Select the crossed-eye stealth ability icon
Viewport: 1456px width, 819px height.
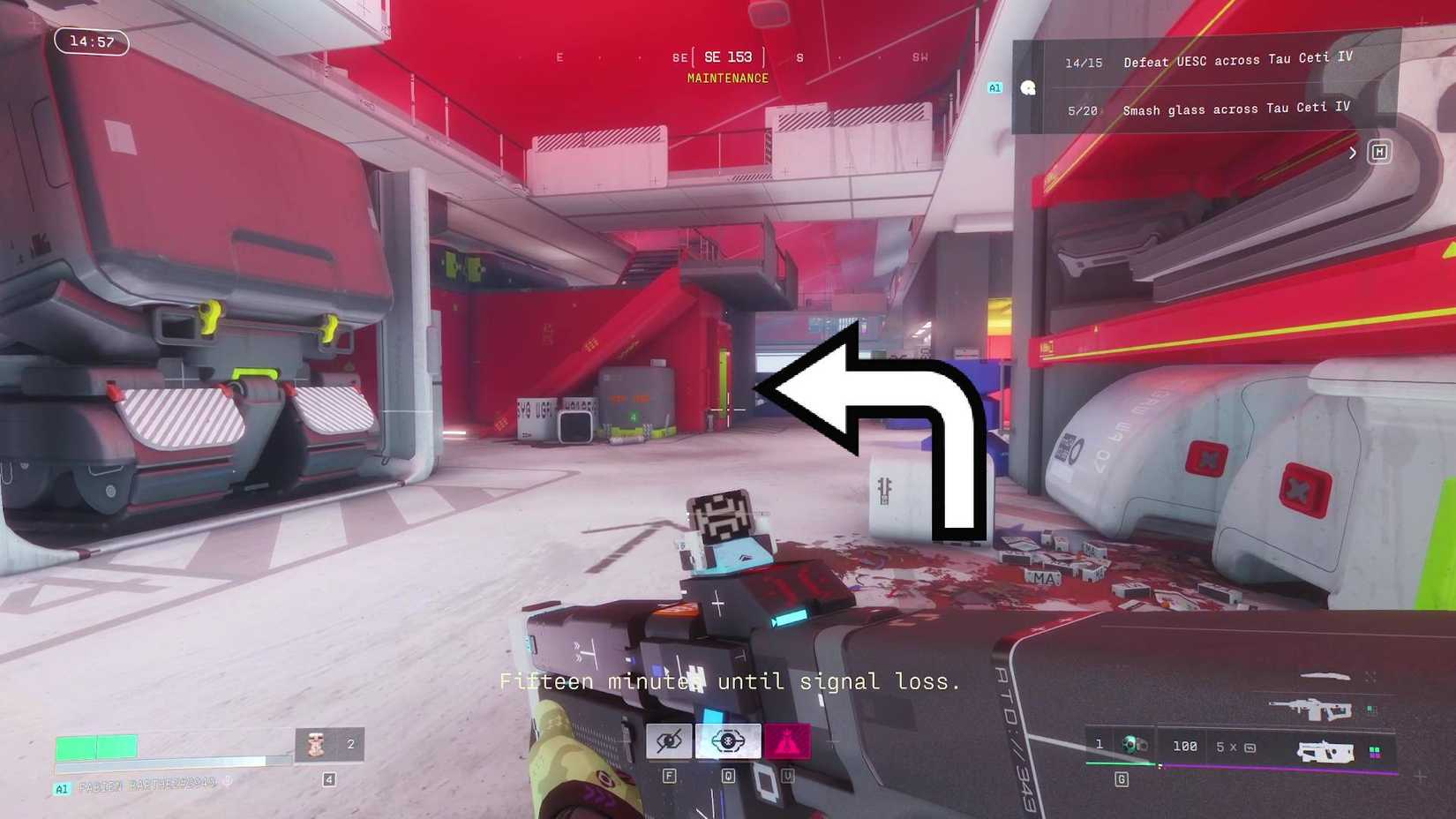(x=669, y=740)
